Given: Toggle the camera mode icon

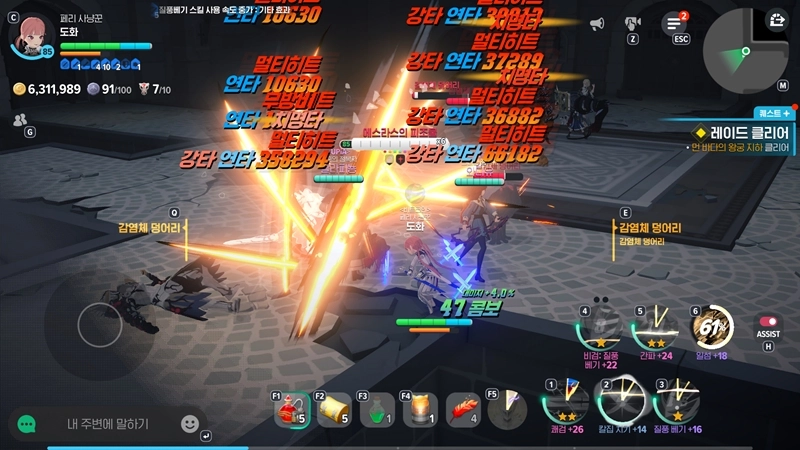Looking at the screenshot, I should pyautogui.click(x=632, y=23).
